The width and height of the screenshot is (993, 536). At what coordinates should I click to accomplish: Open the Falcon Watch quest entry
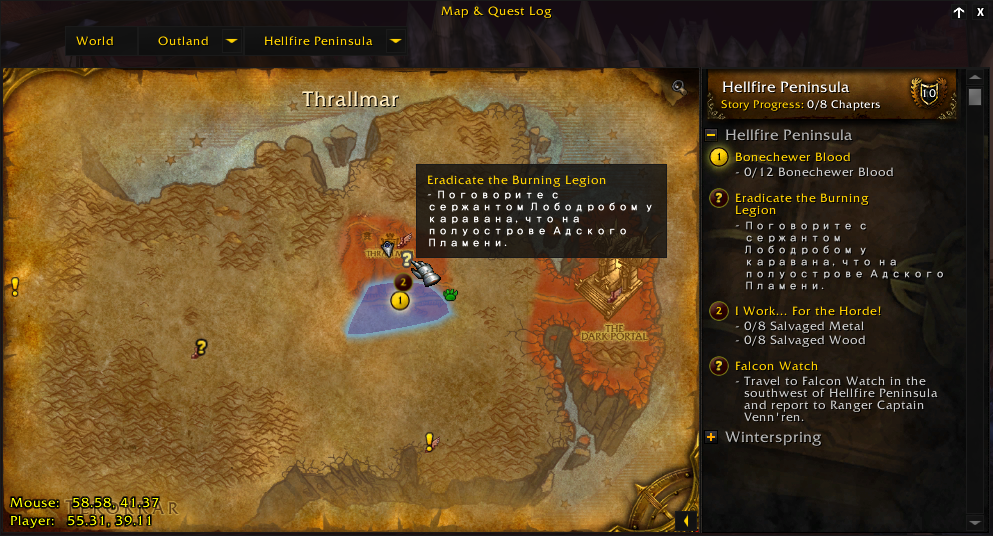(x=776, y=366)
